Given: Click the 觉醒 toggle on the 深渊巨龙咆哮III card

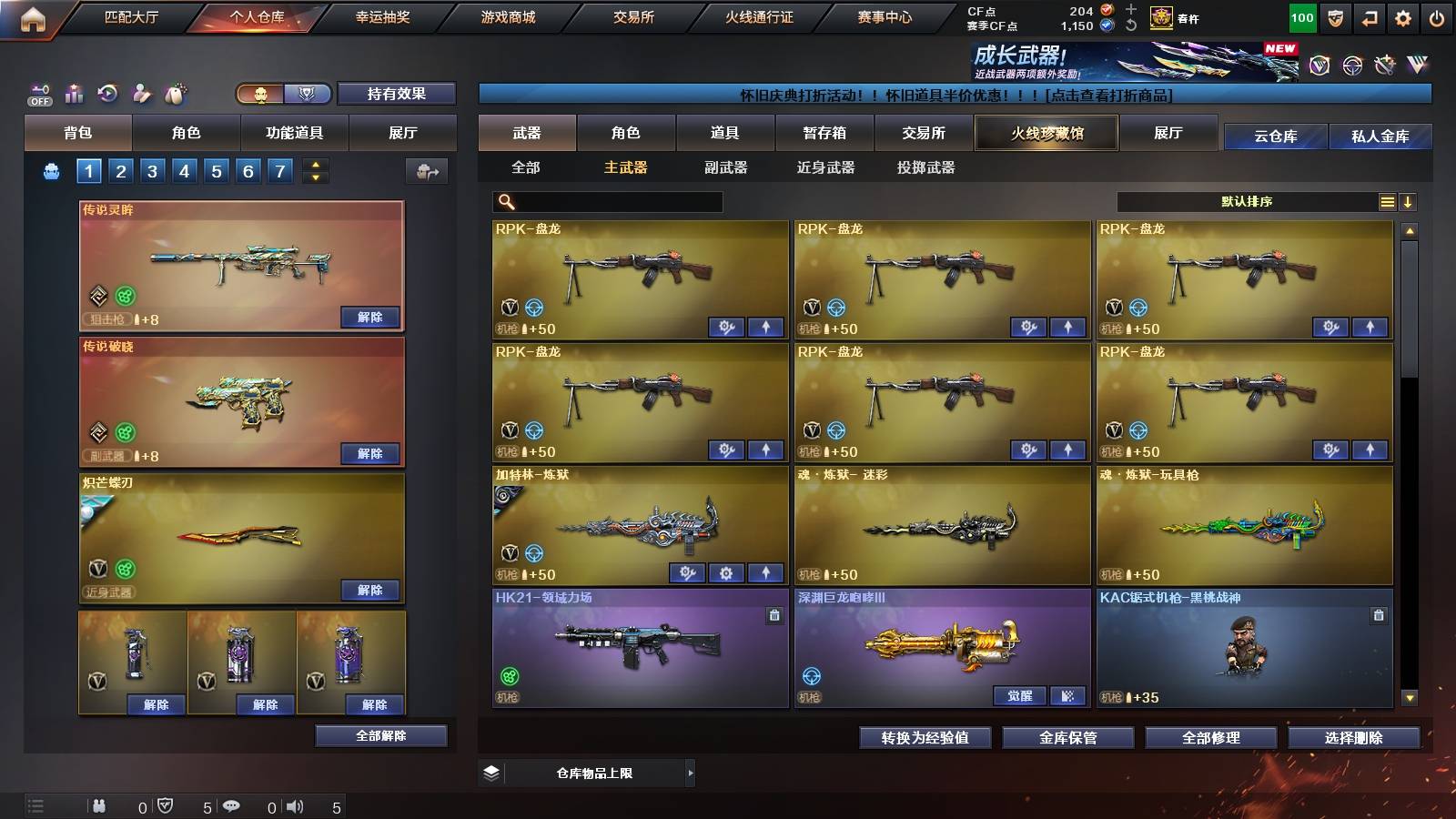Looking at the screenshot, I should [x=1019, y=694].
